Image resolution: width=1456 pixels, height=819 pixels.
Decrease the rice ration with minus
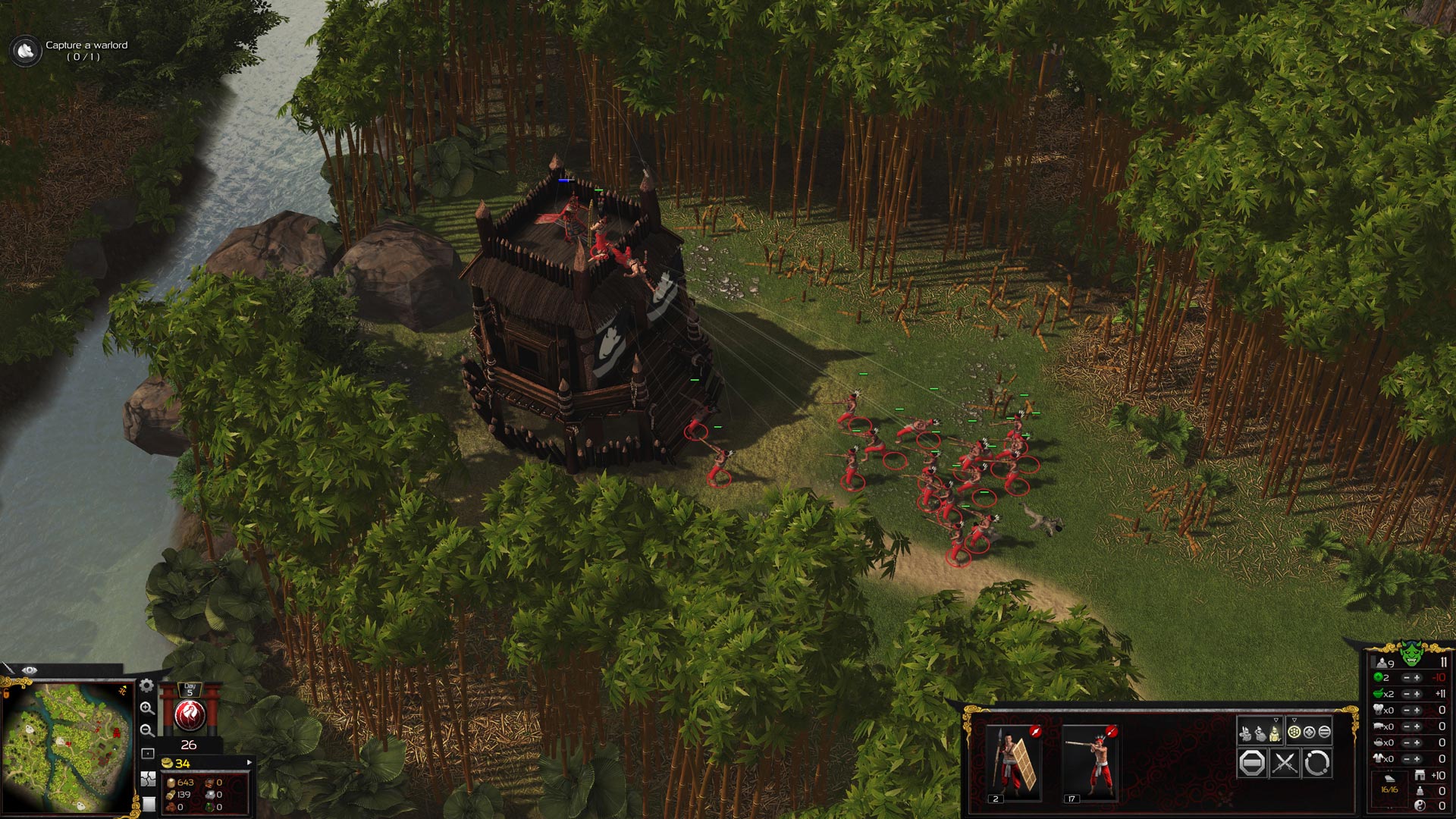[1406, 694]
